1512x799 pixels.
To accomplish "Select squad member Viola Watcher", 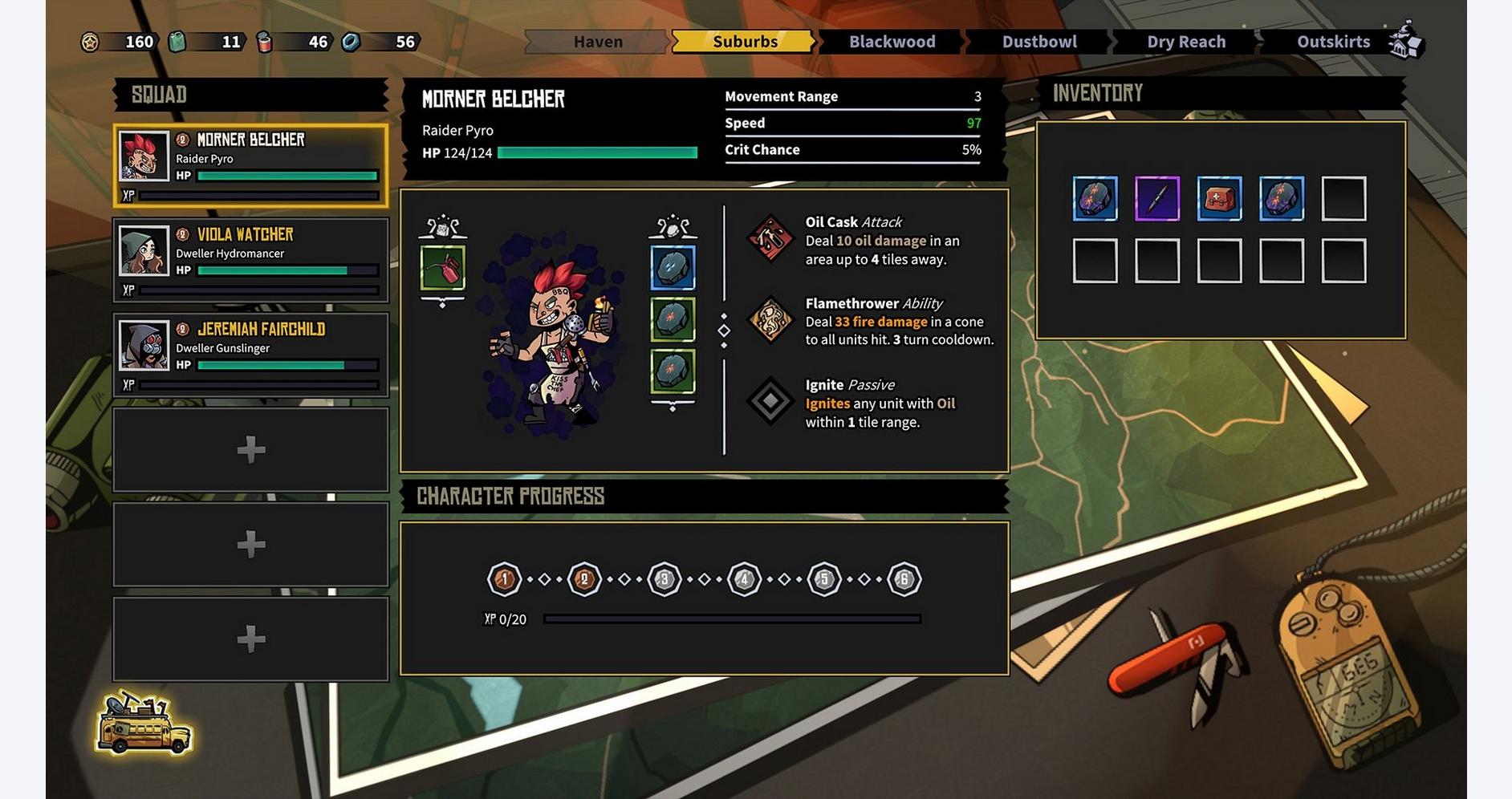I will [250, 260].
